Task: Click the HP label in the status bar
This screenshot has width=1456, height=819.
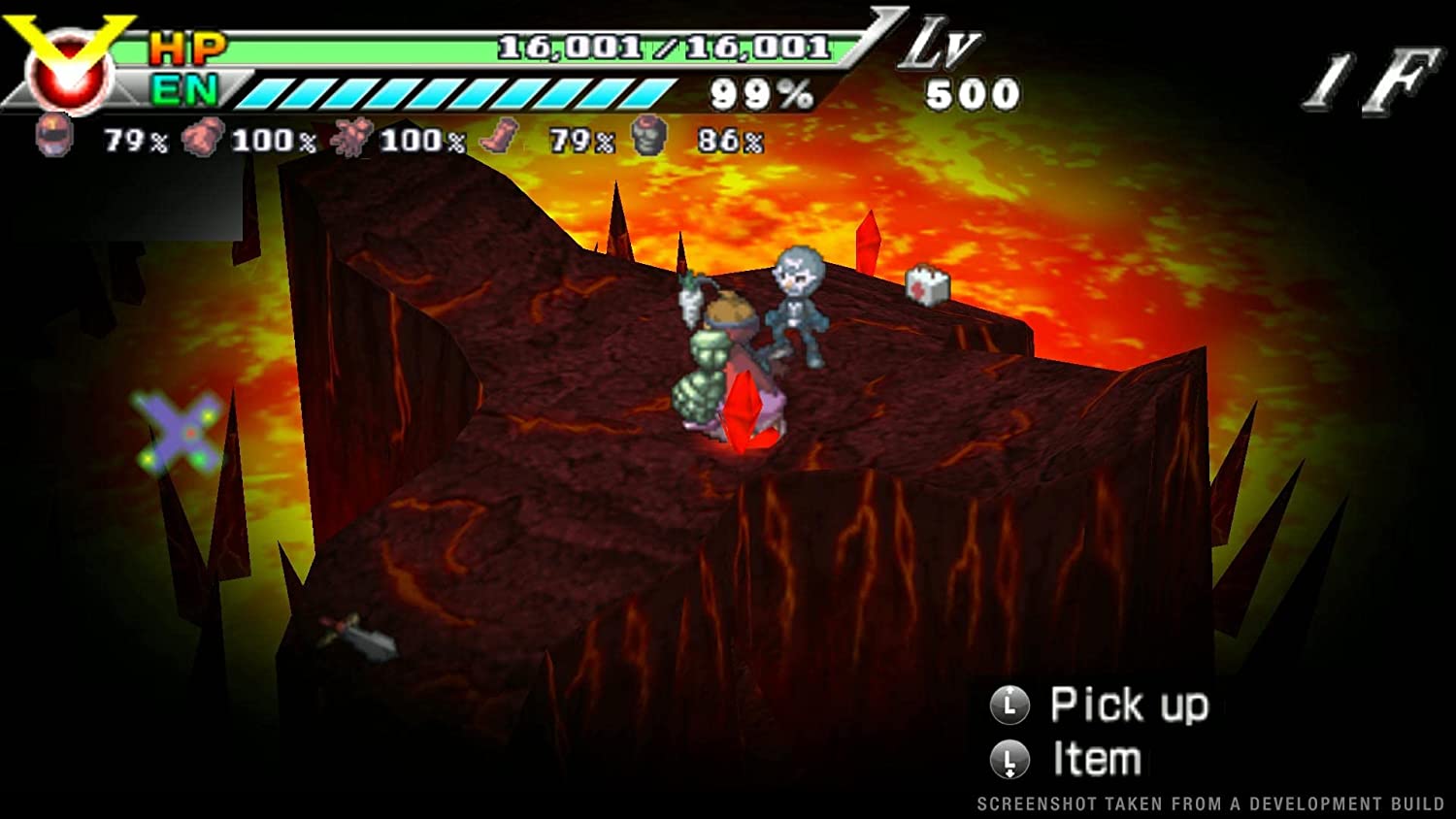Action: (x=189, y=47)
